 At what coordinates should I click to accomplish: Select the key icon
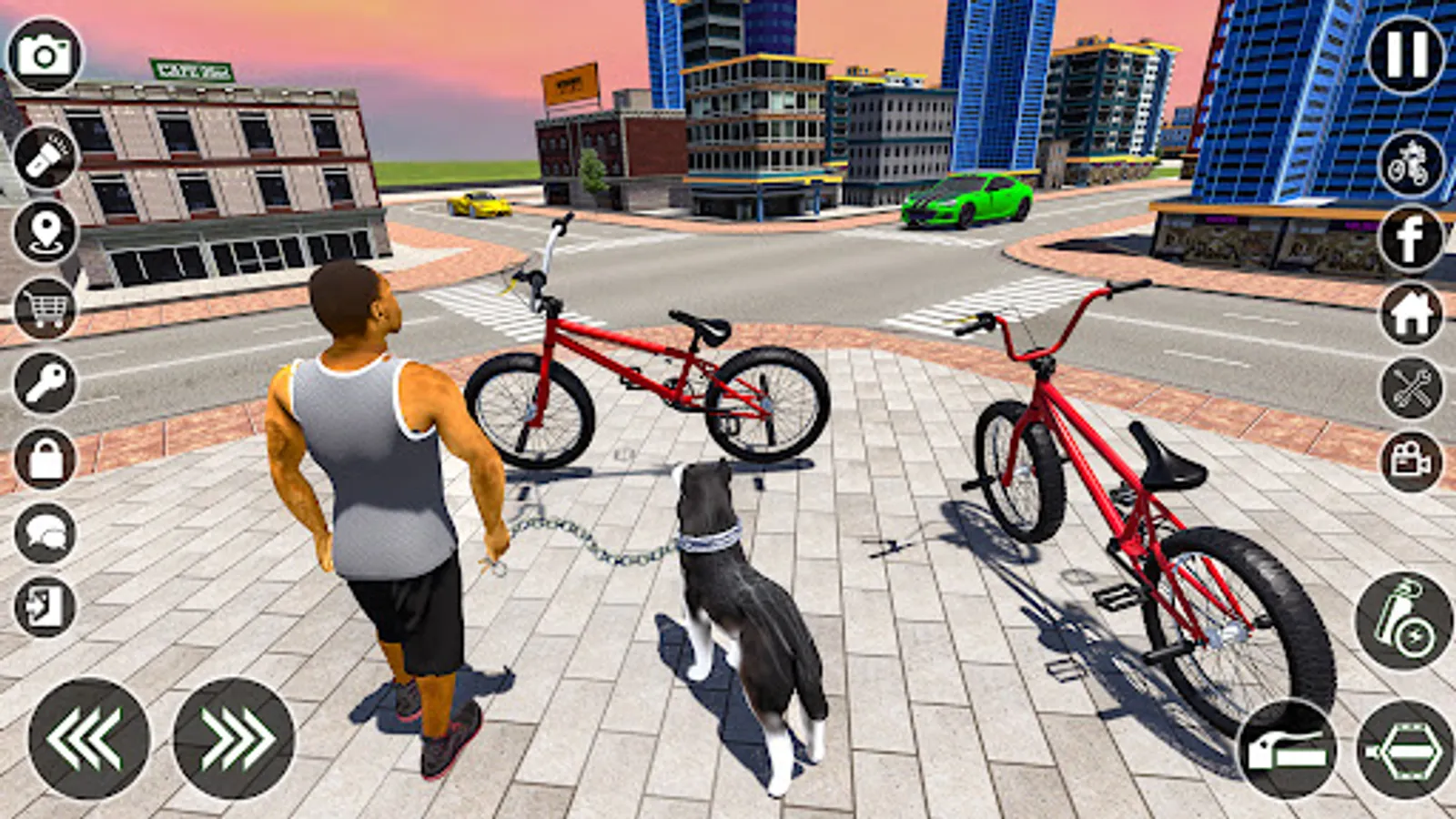tap(45, 383)
